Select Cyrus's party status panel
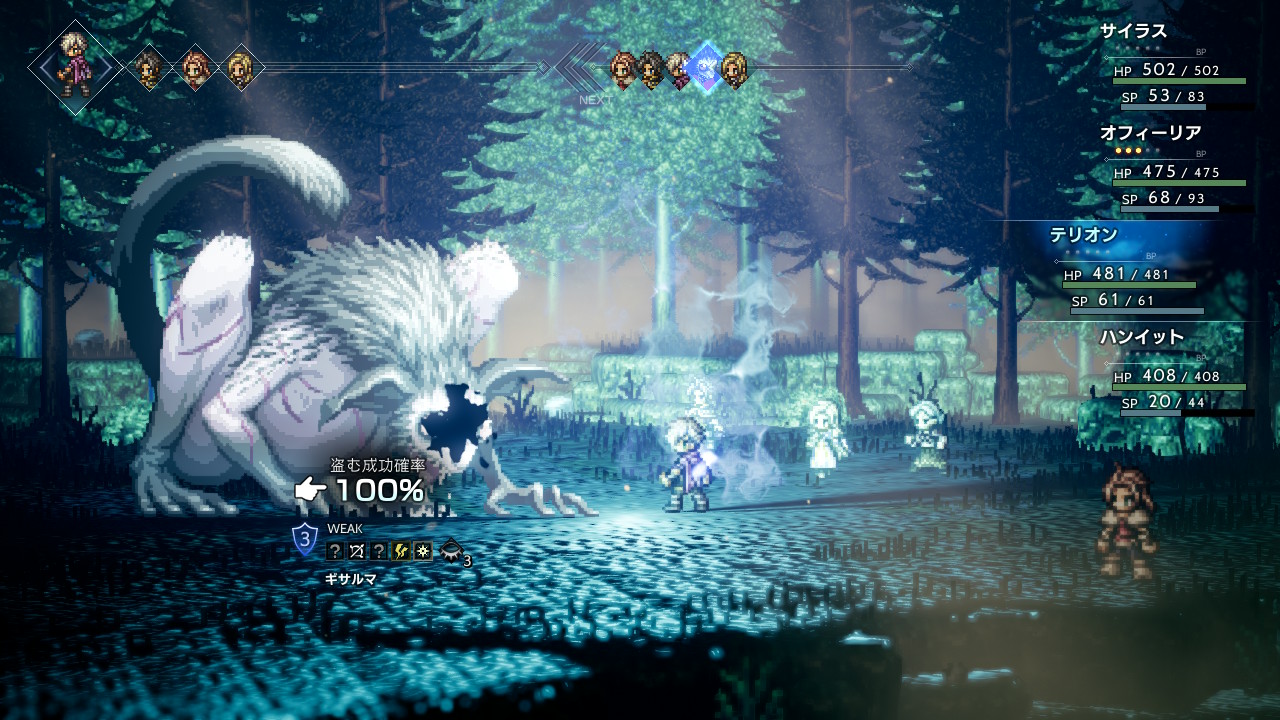Viewport: 1280px width, 720px height. click(x=1175, y=68)
